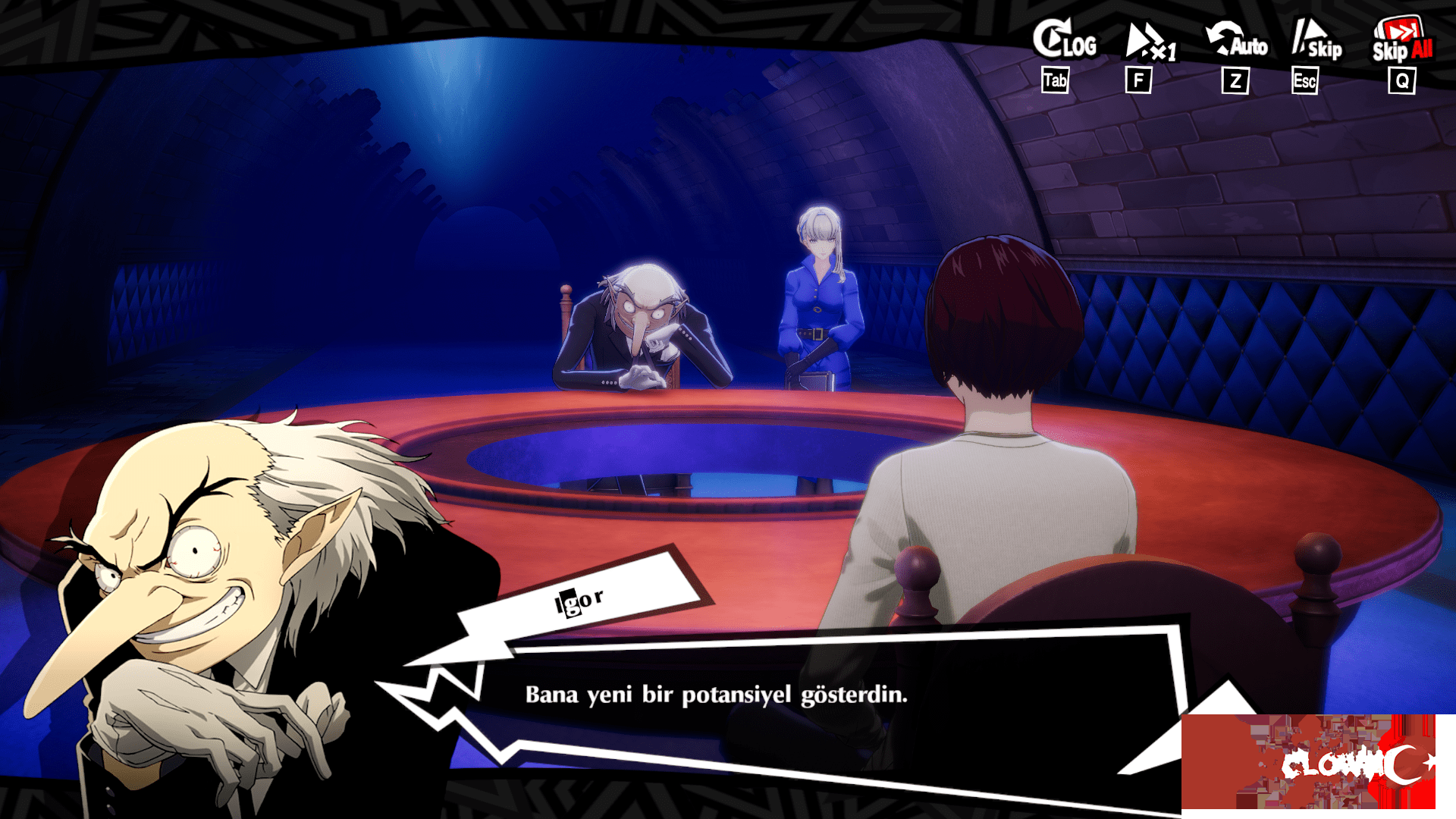Activate Skip All to bypass cutscene
1456x819 pixels.
click(x=1401, y=42)
